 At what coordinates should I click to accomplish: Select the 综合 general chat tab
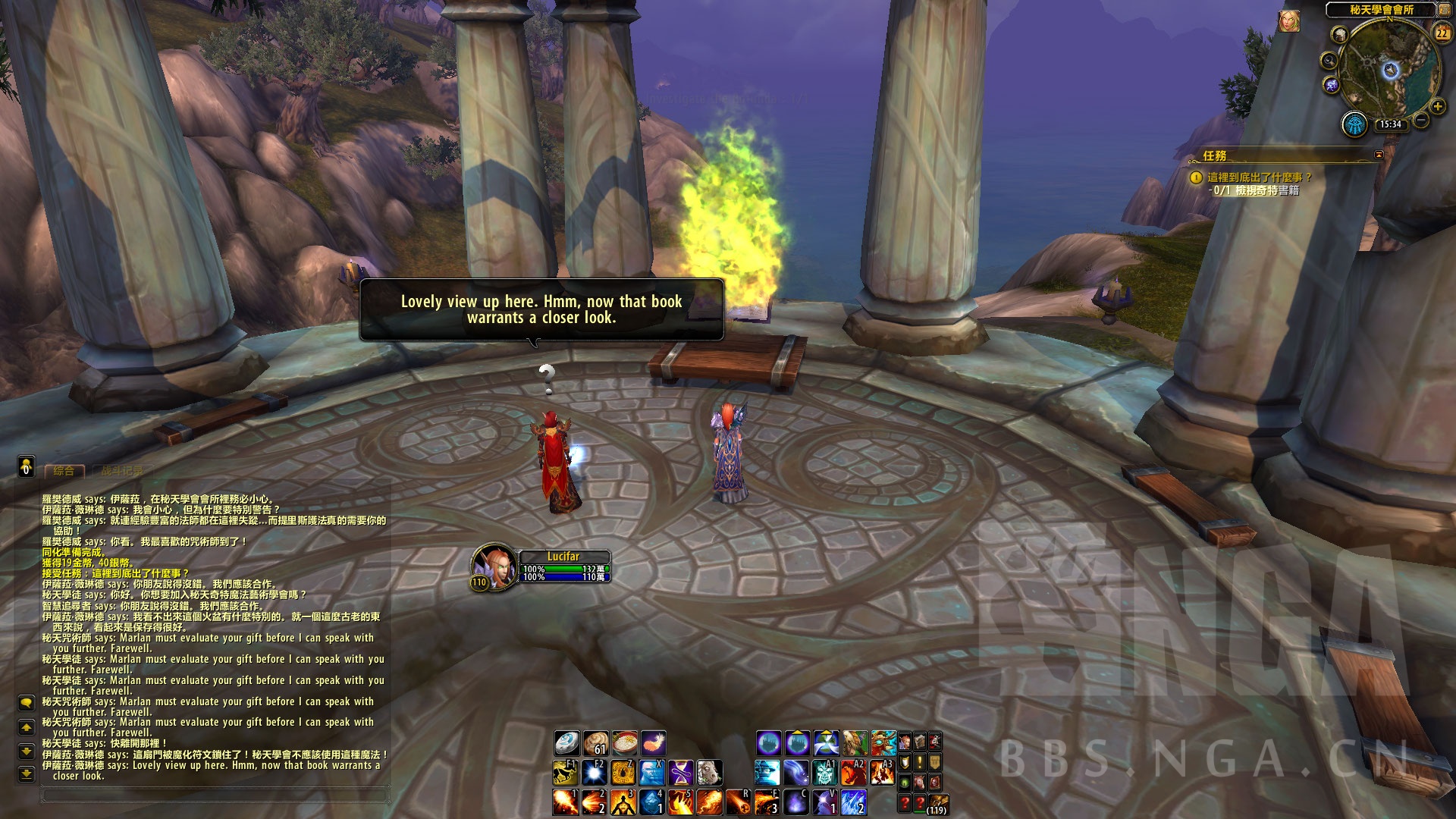pyautogui.click(x=64, y=471)
